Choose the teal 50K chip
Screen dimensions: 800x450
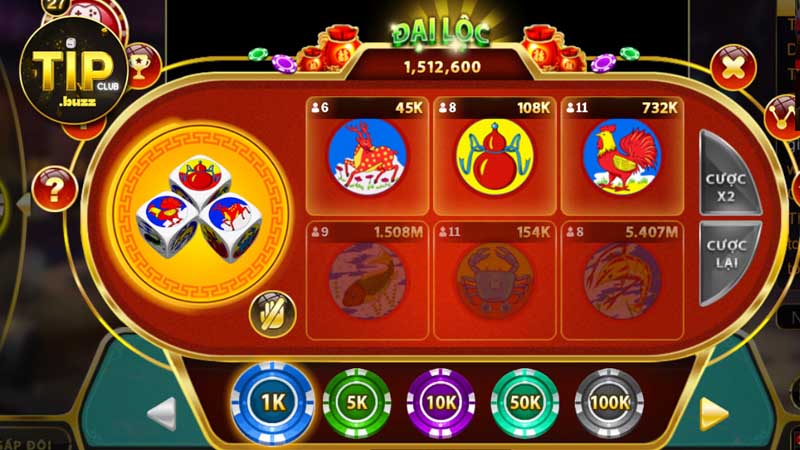525,403
